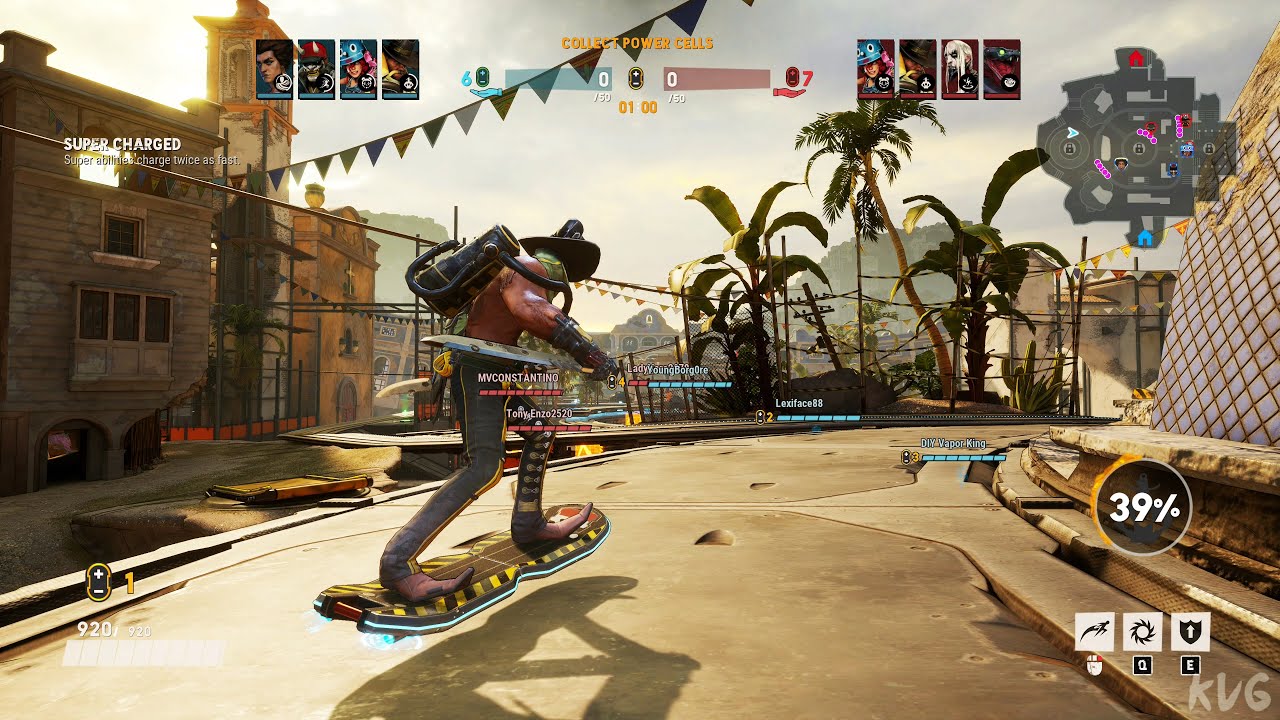Viewport: 1280px width, 720px height.
Task: Click the carried power cell icon
Action: coord(97,582)
